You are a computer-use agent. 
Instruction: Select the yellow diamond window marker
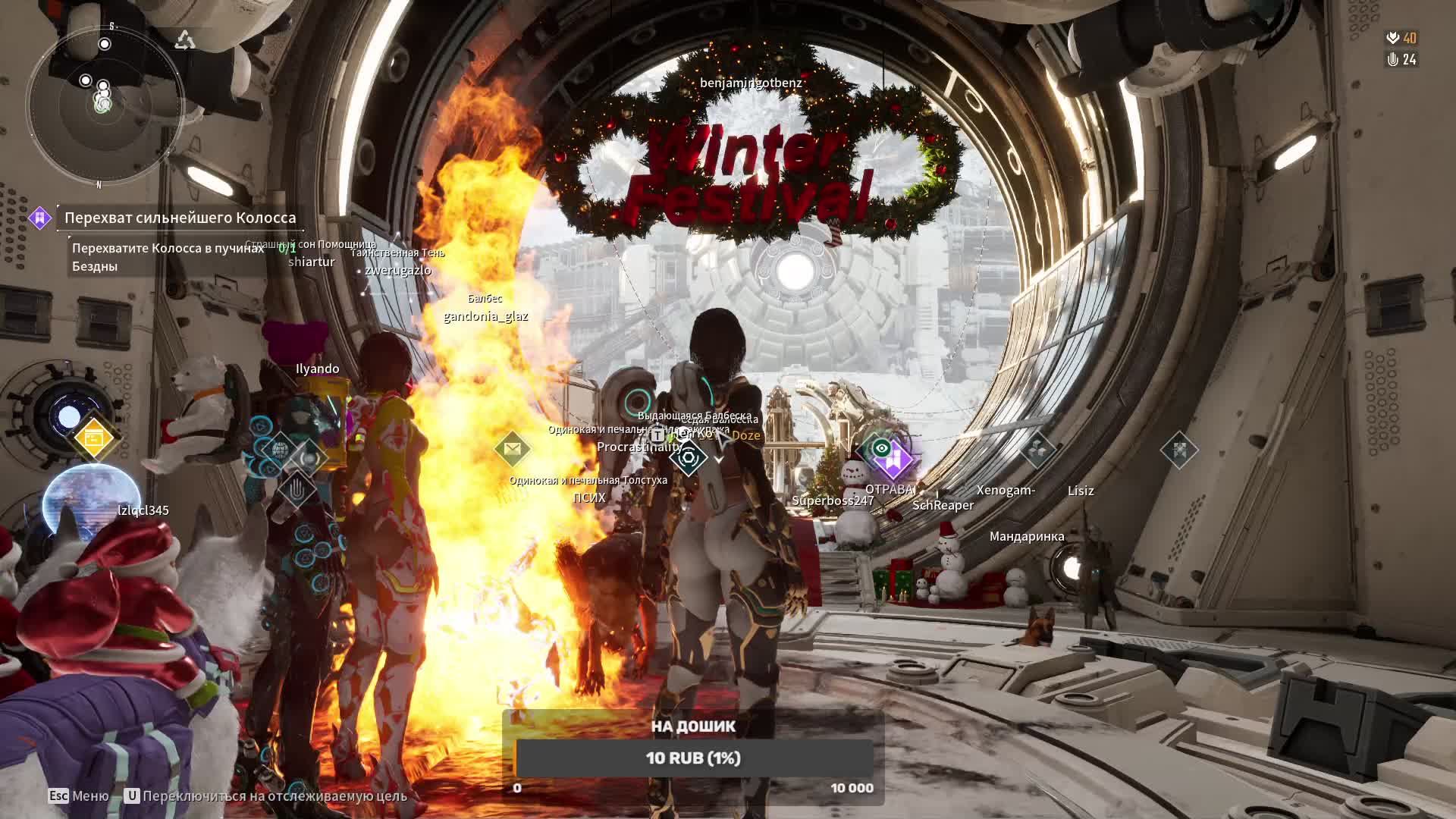[x=94, y=438]
